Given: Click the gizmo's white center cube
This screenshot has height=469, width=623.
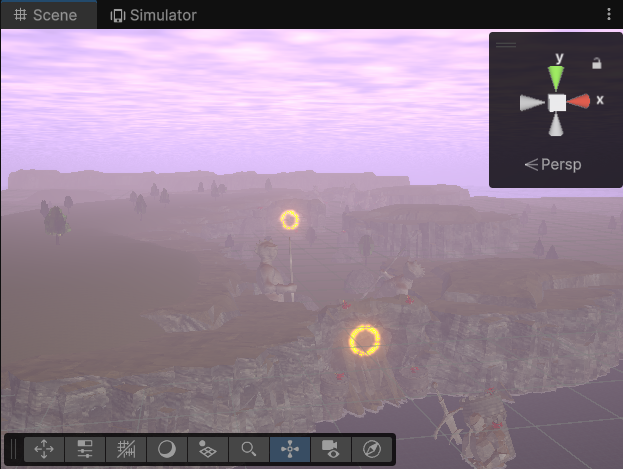Looking at the screenshot, I should 557,102.
